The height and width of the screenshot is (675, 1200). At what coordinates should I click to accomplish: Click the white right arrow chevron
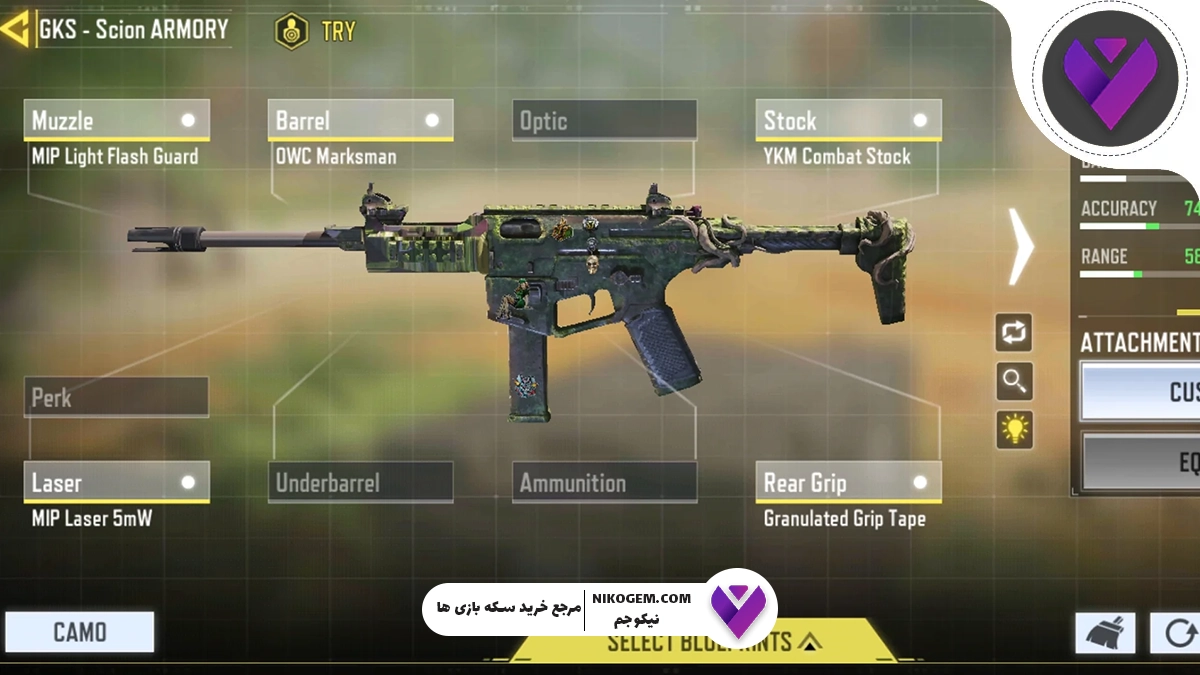tap(1021, 247)
